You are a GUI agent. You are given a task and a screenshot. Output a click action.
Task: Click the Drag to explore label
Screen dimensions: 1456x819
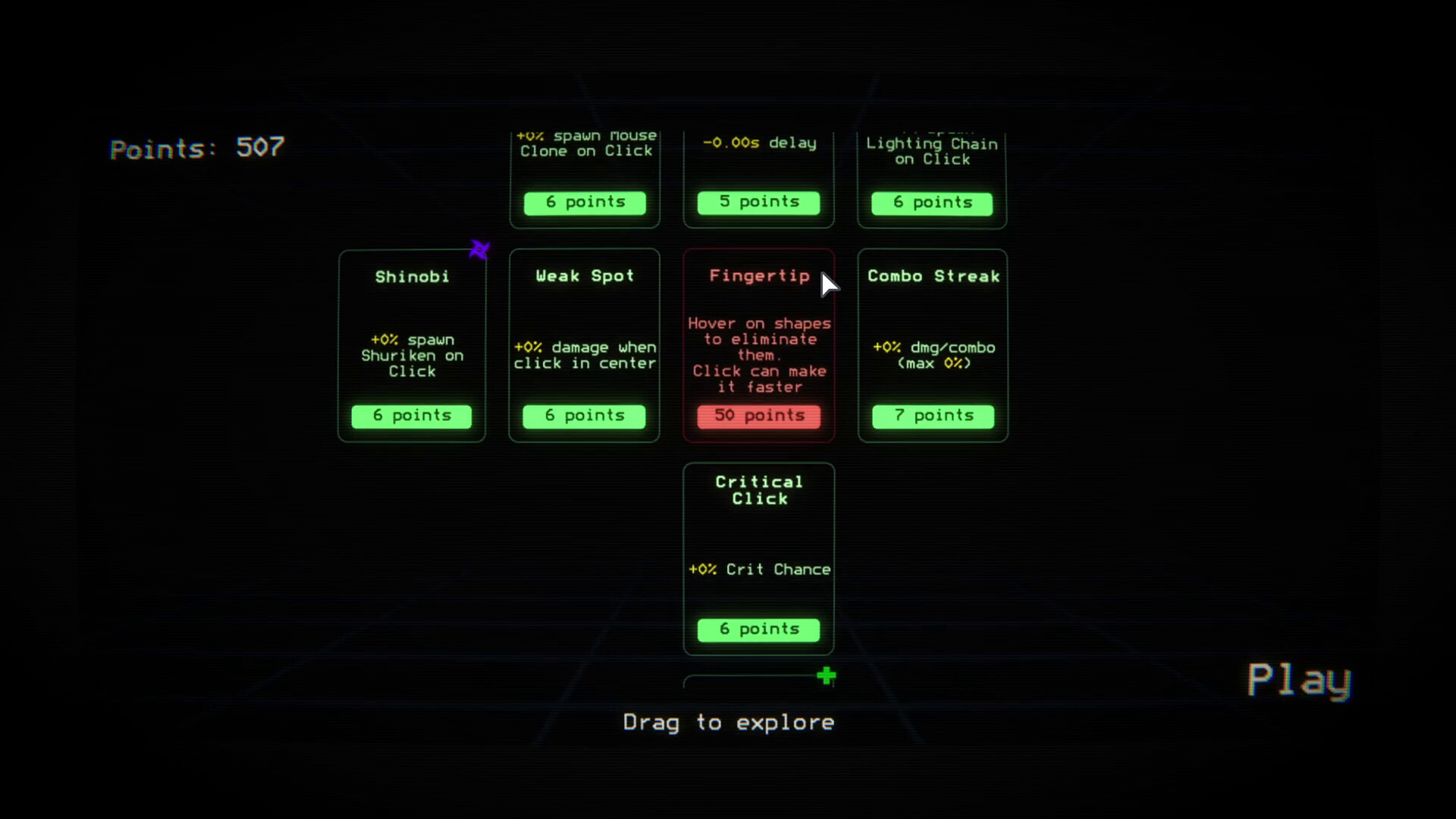click(x=729, y=722)
